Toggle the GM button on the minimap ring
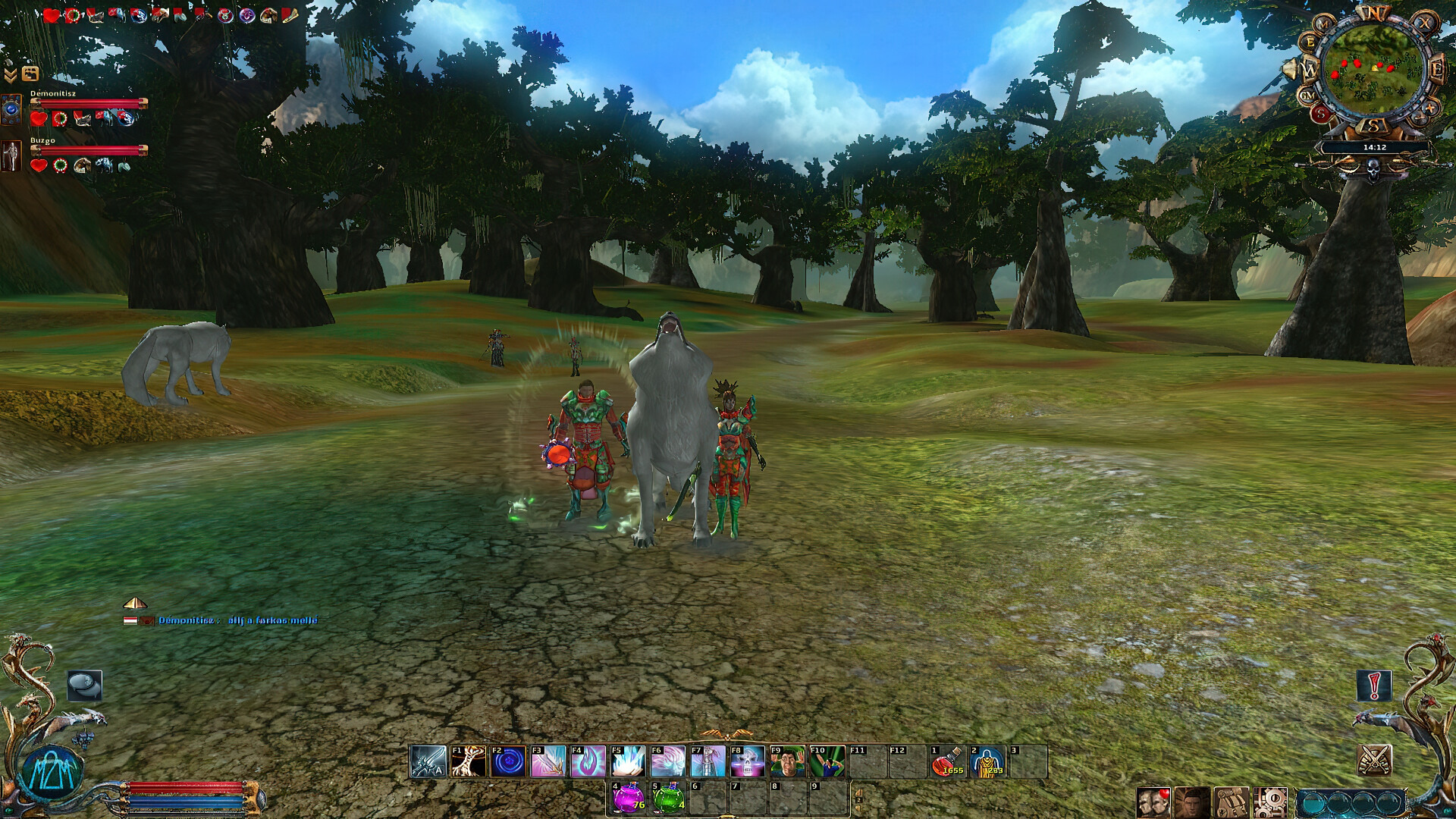 pos(1307,94)
